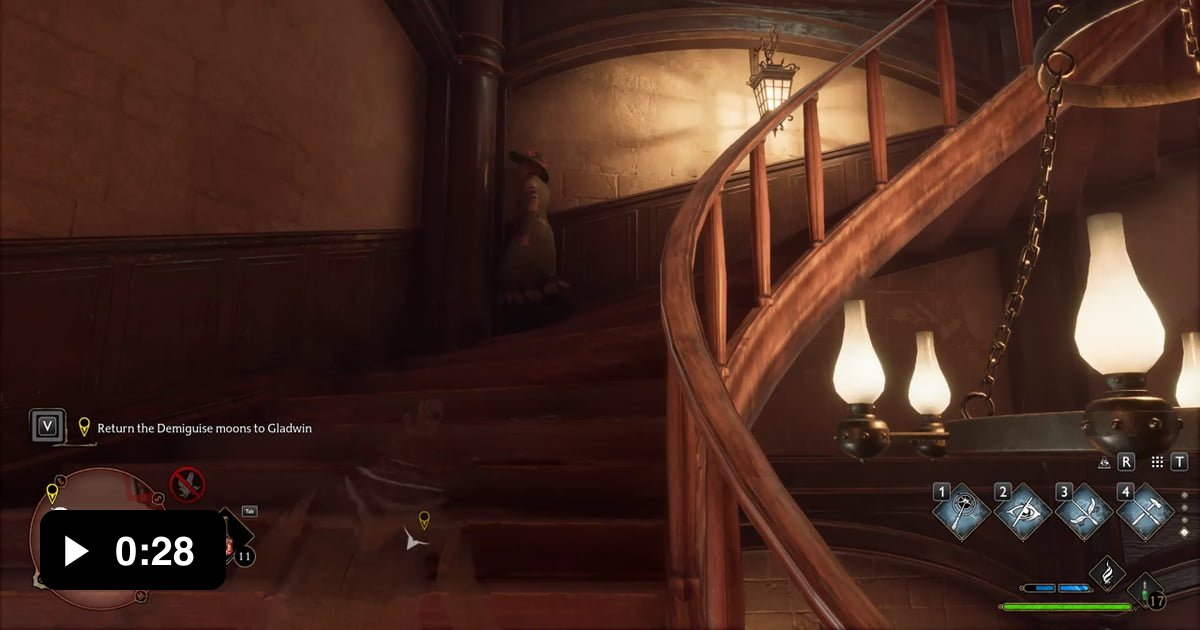Trigger the ancient magic flame icon

click(x=1108, y=573)
